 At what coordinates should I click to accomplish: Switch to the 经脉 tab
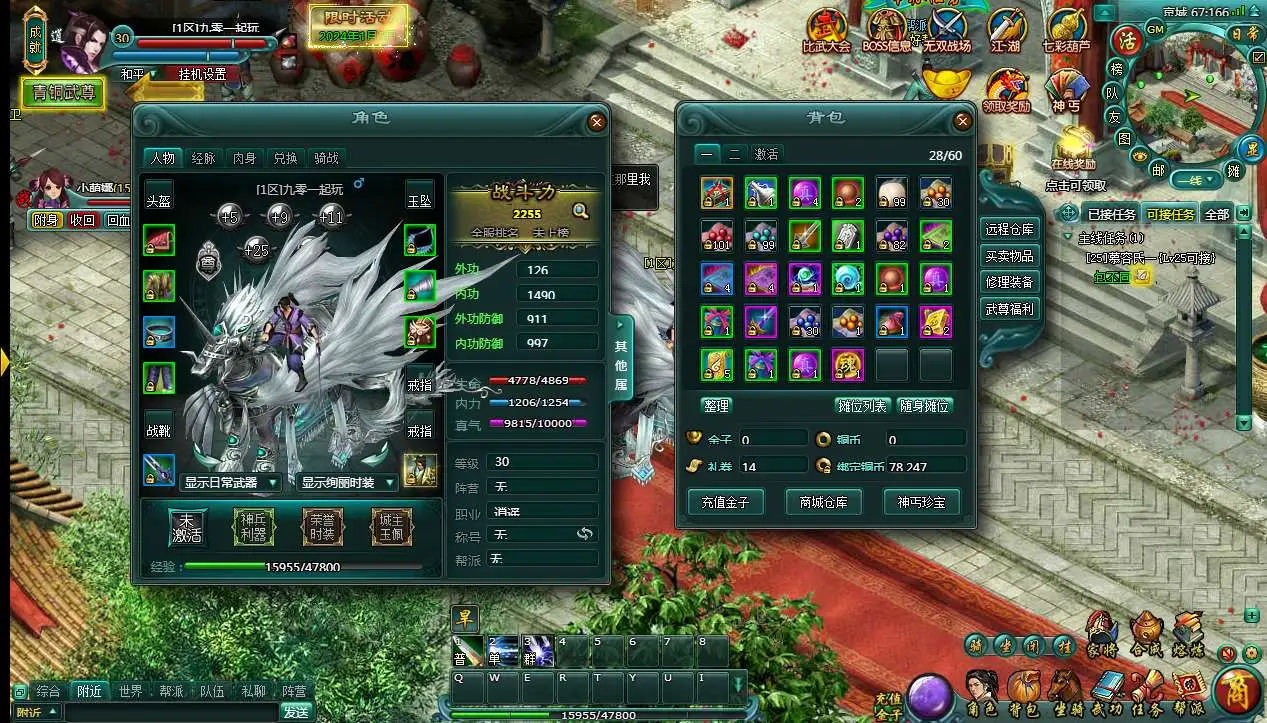tap(203, 158)
